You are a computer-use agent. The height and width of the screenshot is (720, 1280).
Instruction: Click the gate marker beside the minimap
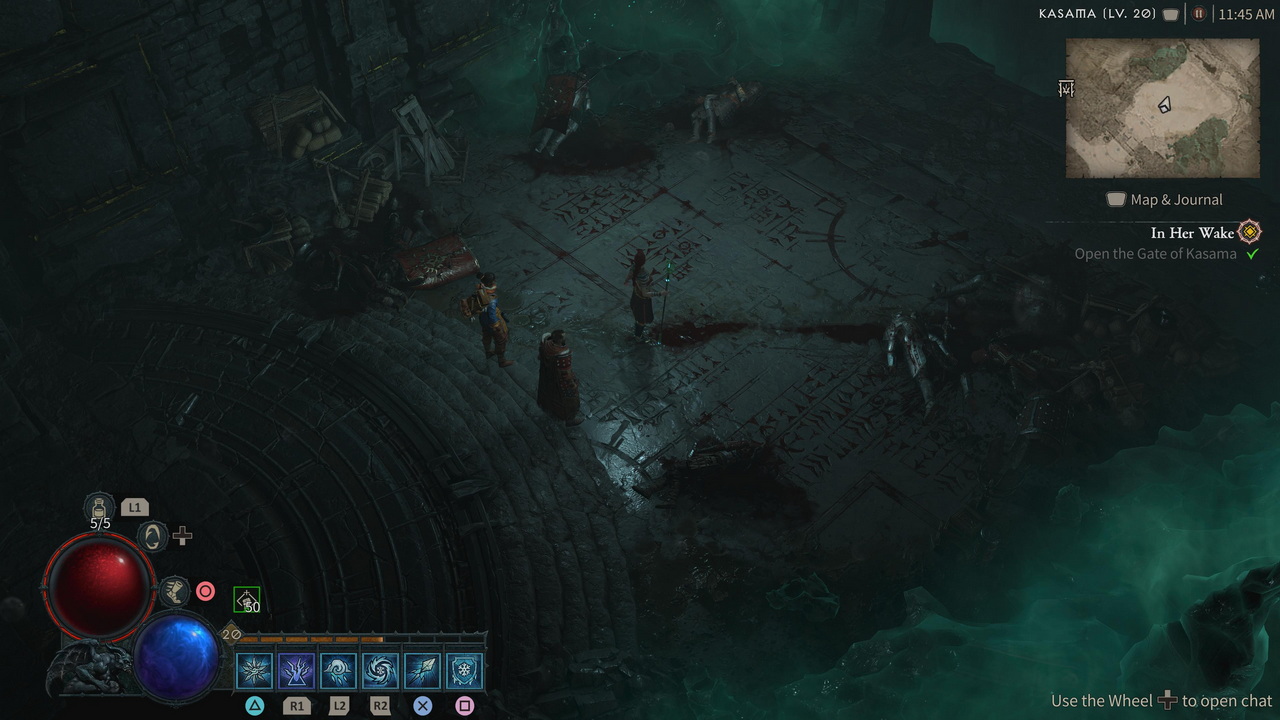point(1066,89)
